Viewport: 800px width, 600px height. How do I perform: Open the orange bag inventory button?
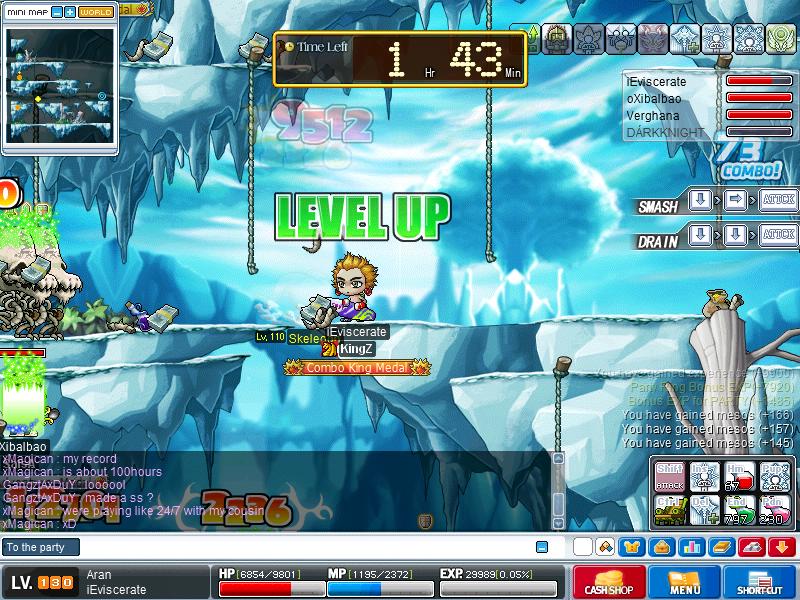[x=663, y=547]
